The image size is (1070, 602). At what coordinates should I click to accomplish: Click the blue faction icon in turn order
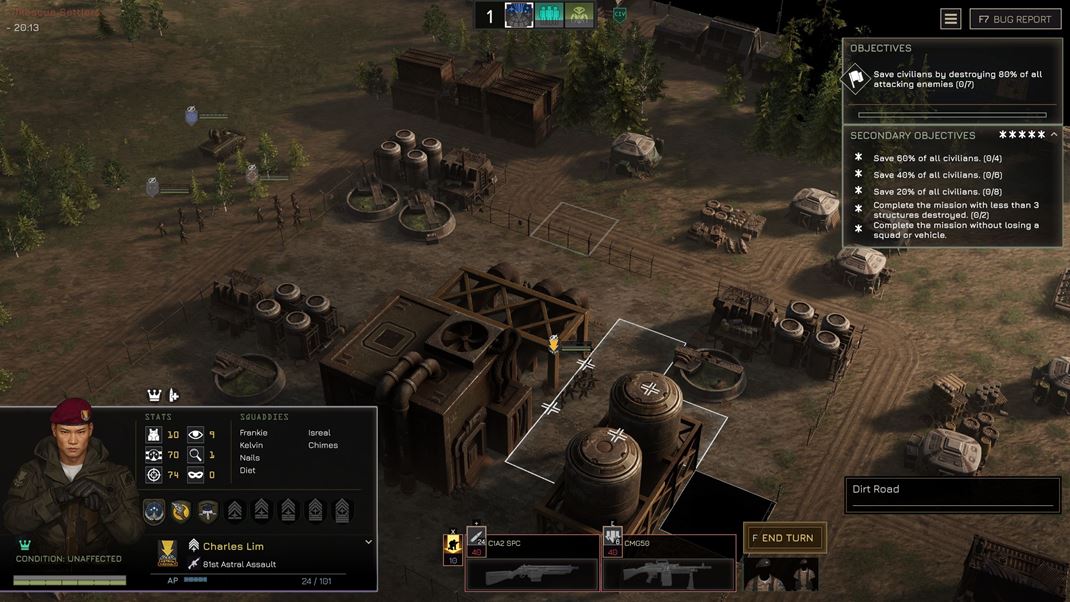(x=519, y=15)
